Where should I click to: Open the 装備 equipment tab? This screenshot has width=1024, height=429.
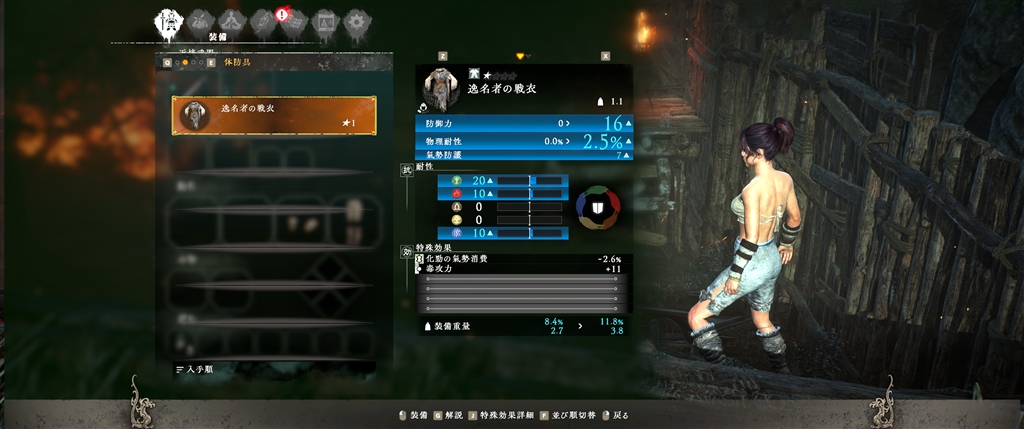tap(166, 22)
